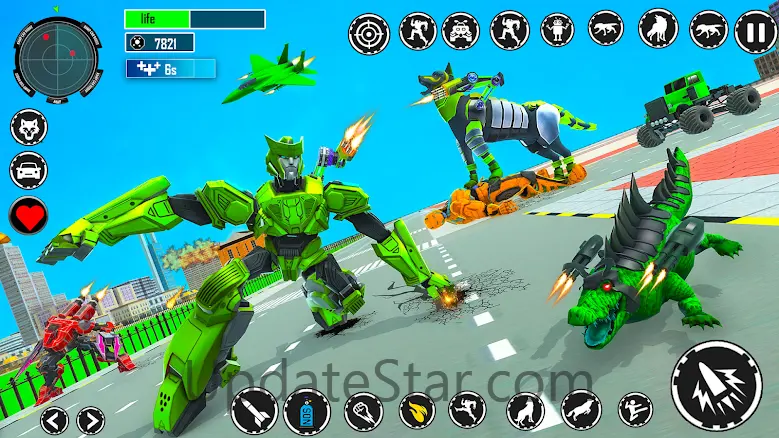Tap the red heart health button

[x=28, y=214]
